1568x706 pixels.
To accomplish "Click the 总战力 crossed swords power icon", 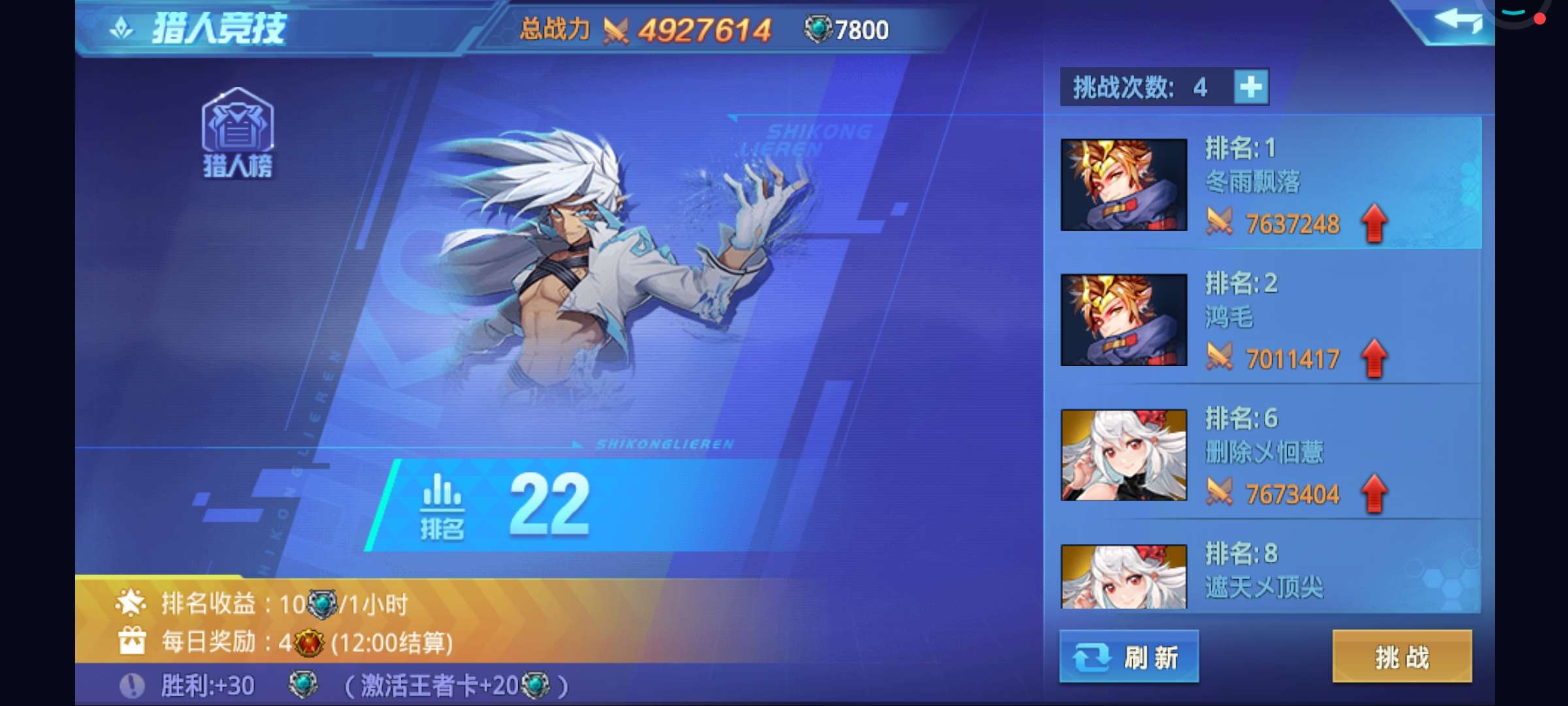I will click(x=614, y=29).
